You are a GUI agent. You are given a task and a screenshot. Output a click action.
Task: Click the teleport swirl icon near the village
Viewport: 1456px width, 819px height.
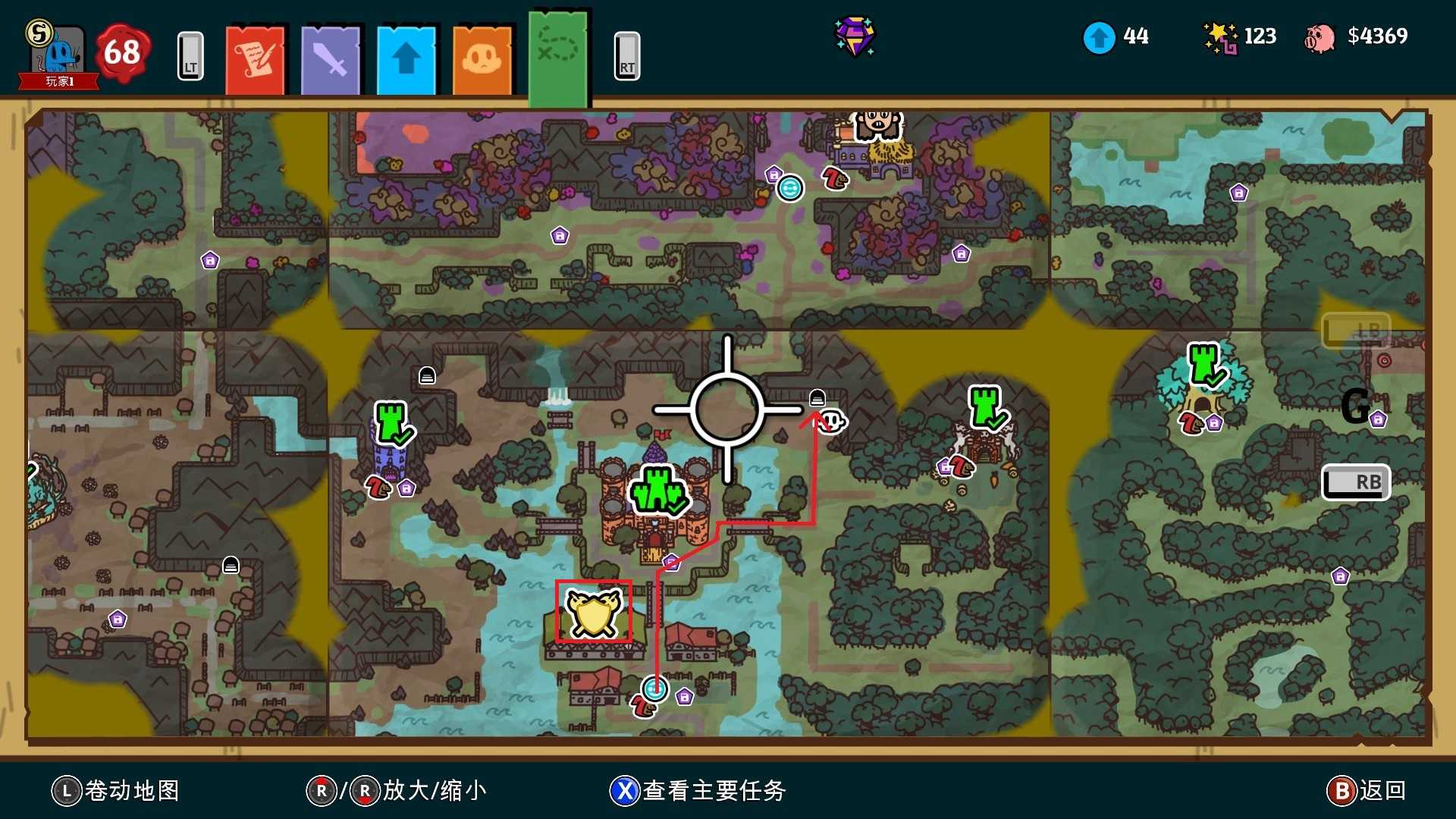[654, 689]
